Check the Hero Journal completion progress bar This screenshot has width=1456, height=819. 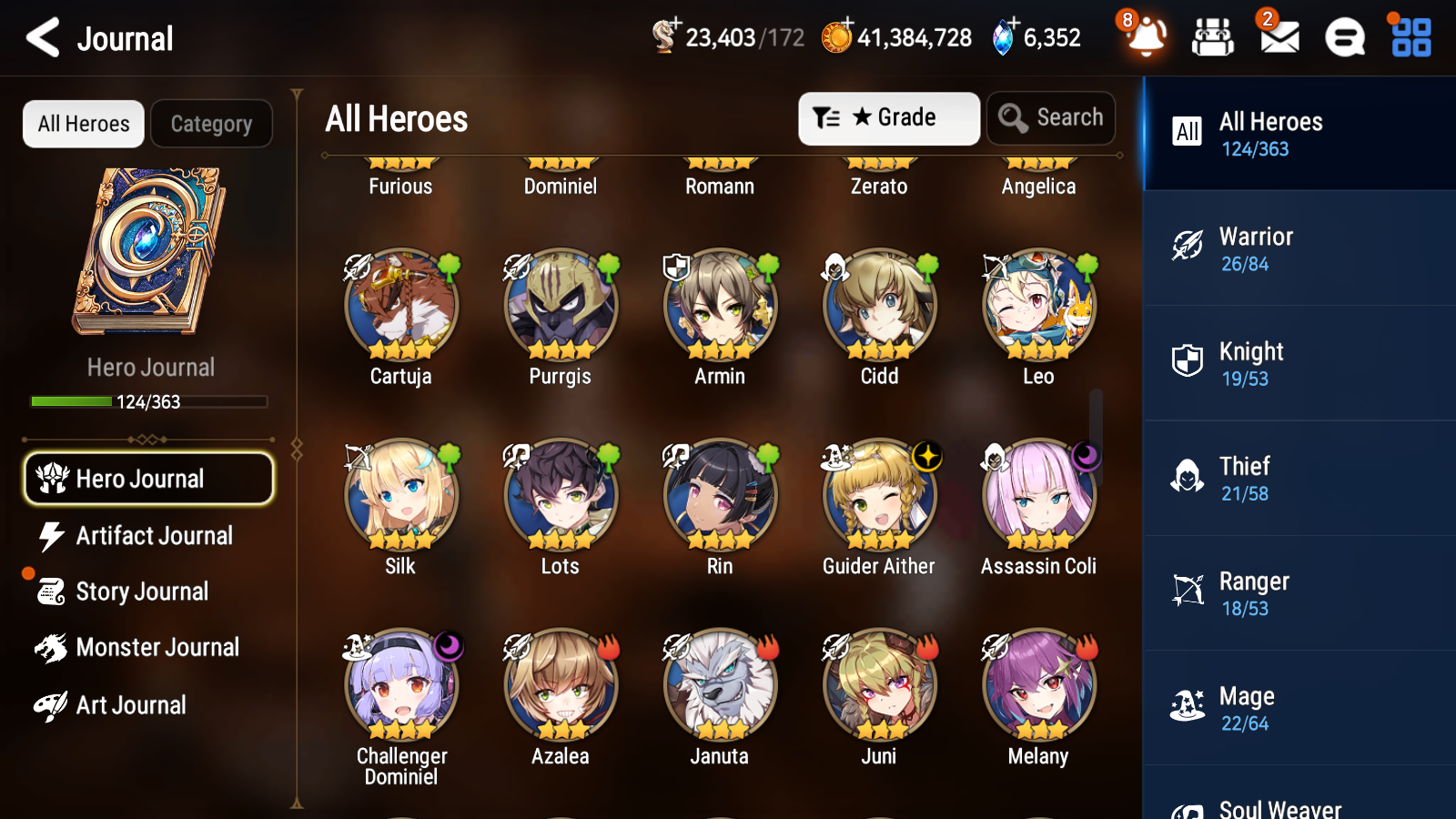(148, 400)
